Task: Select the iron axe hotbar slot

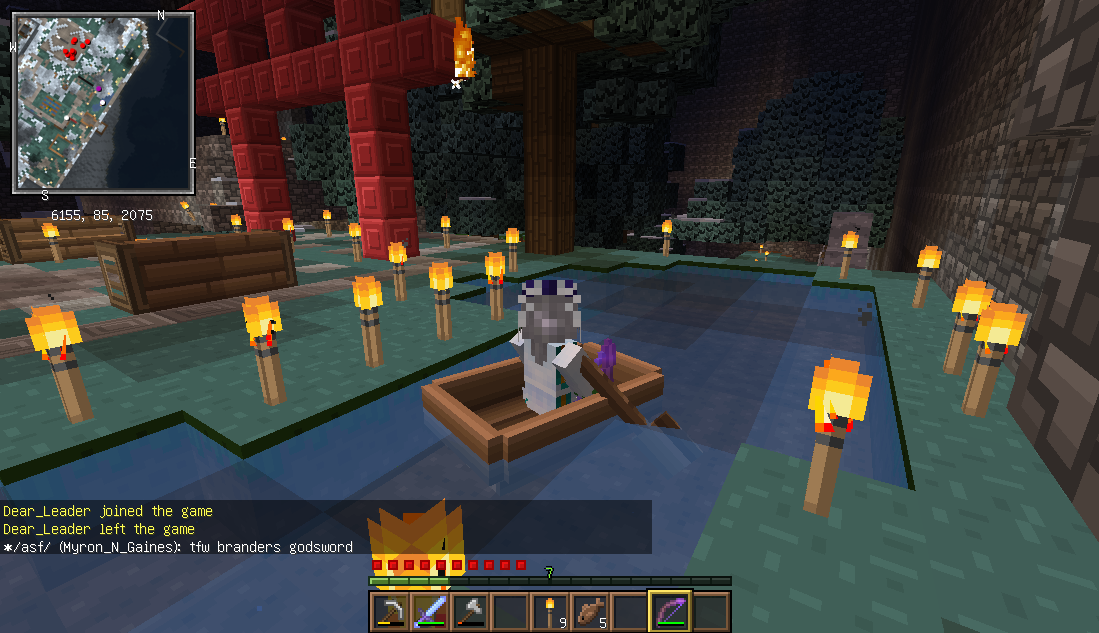Action: click(x=469, y=610)
